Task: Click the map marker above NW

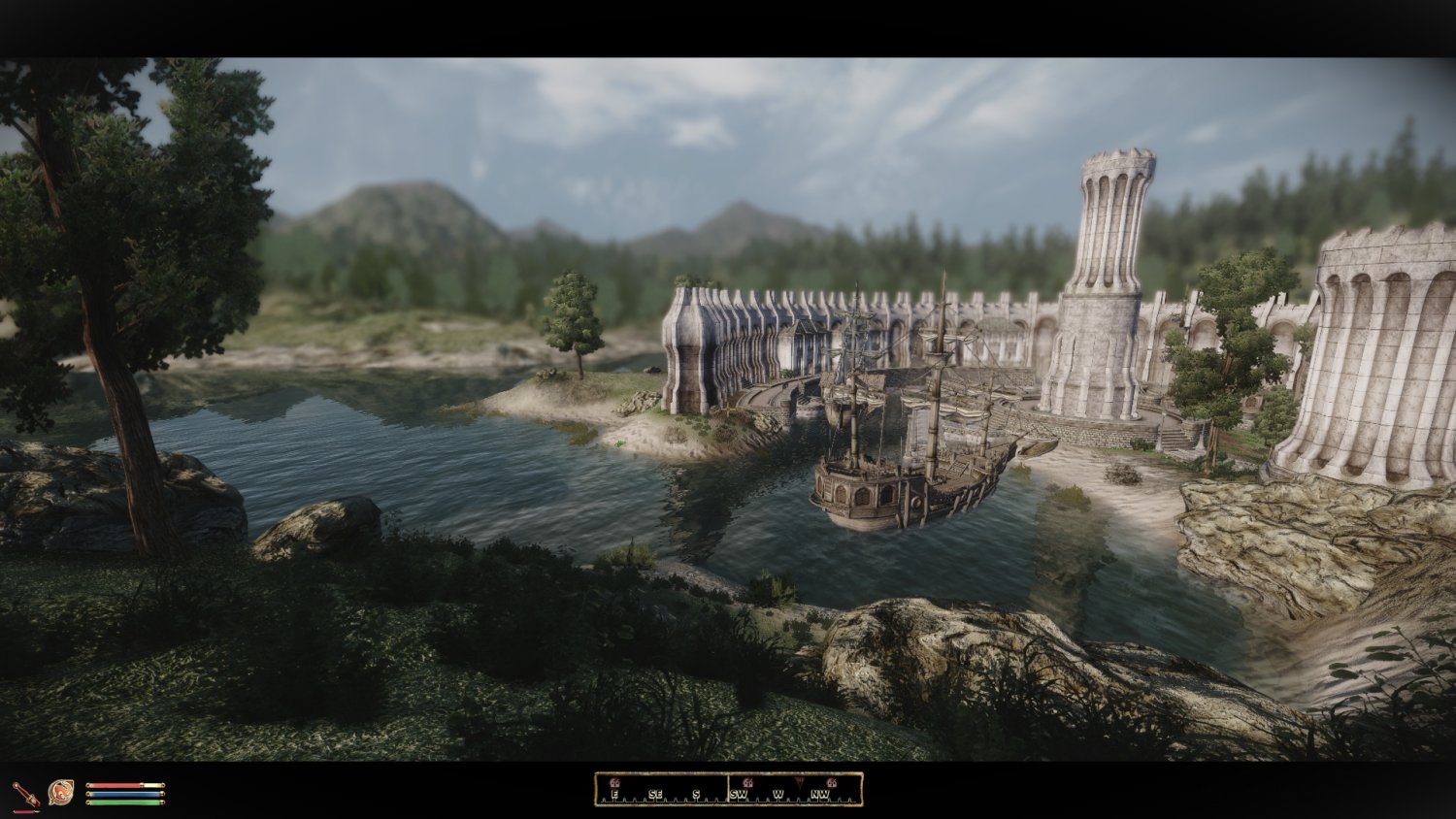Action: [x=832, y=782]
